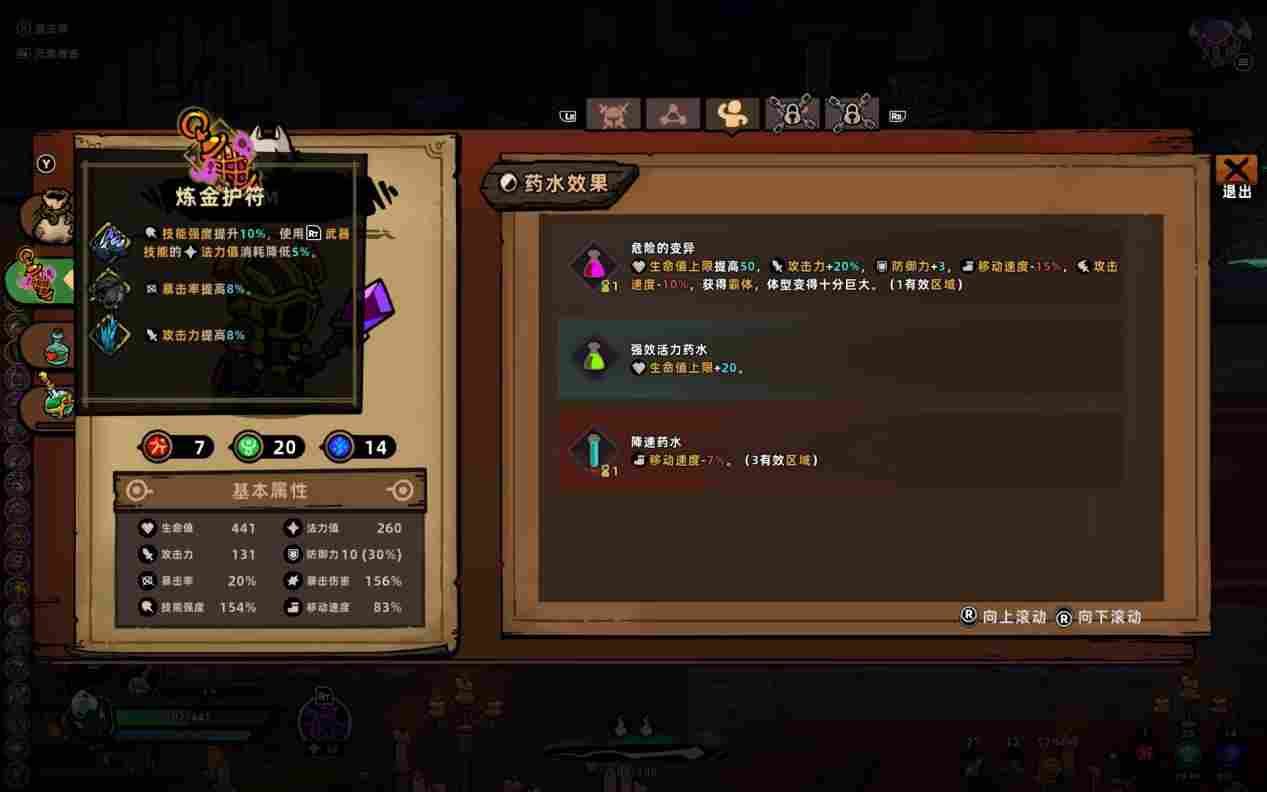This screenshot has height=792, width=1267.
Task: Click the skill strength amulet bonus icon
Action: 110,241
